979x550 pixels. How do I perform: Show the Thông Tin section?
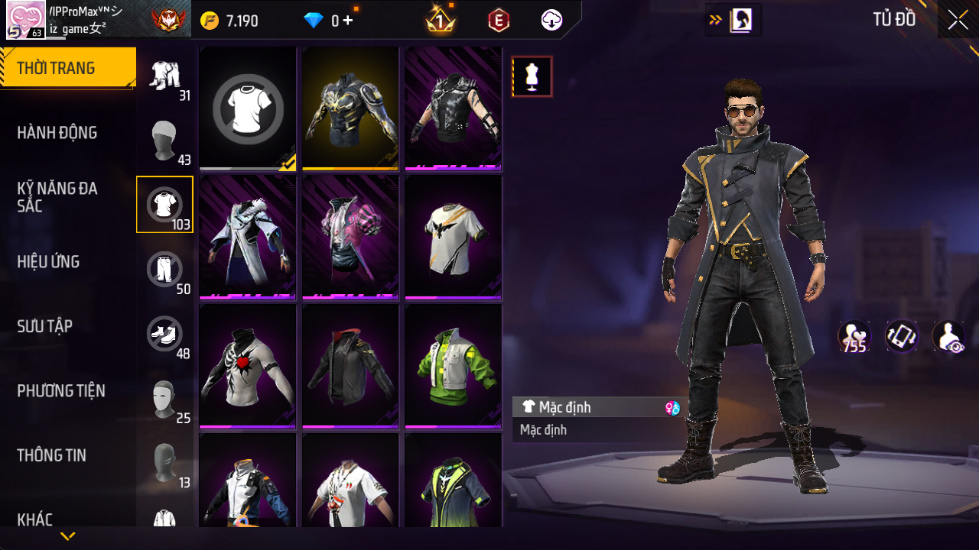51,455
